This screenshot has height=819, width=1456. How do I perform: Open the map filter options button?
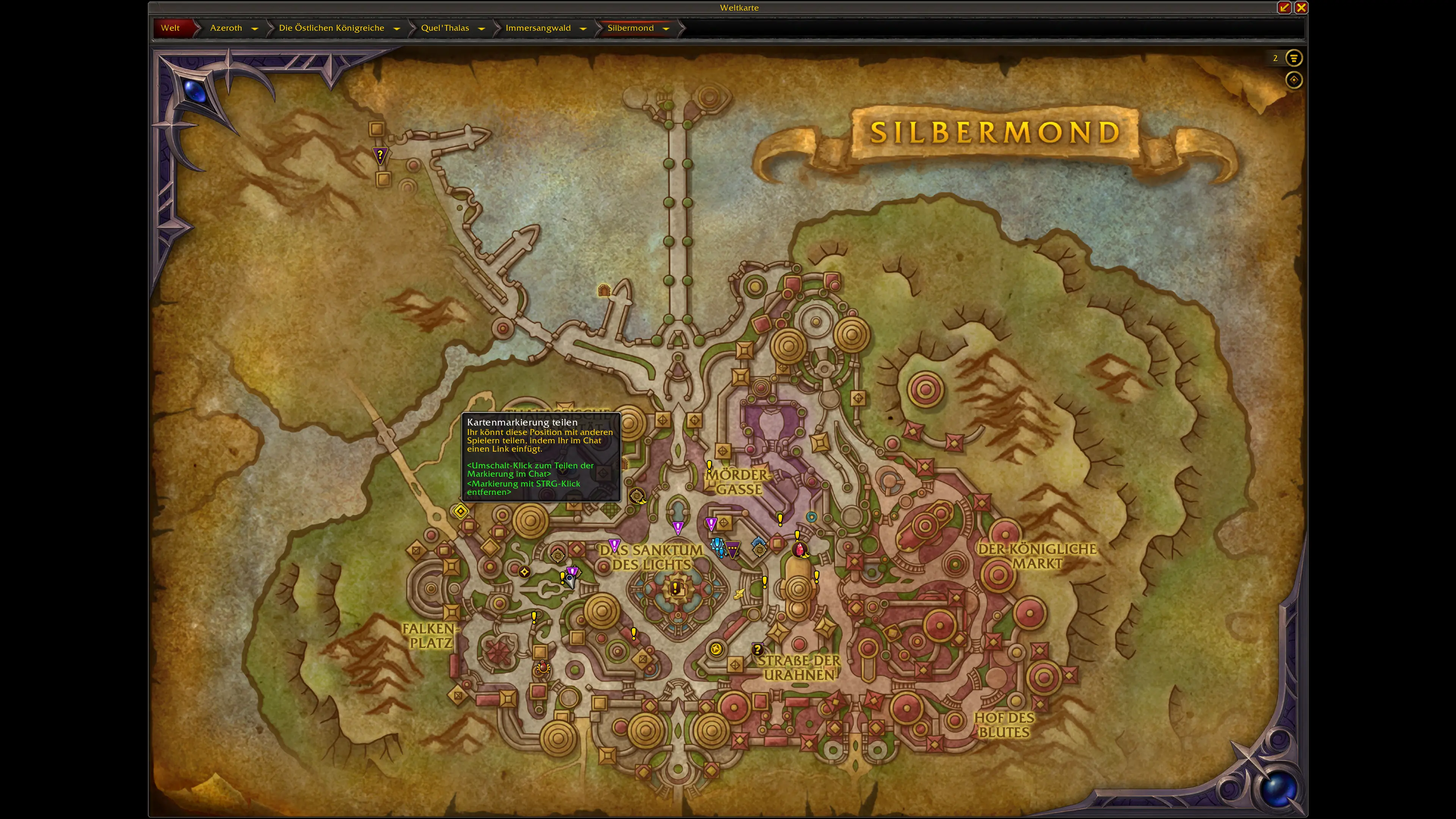click(1293, 58)
